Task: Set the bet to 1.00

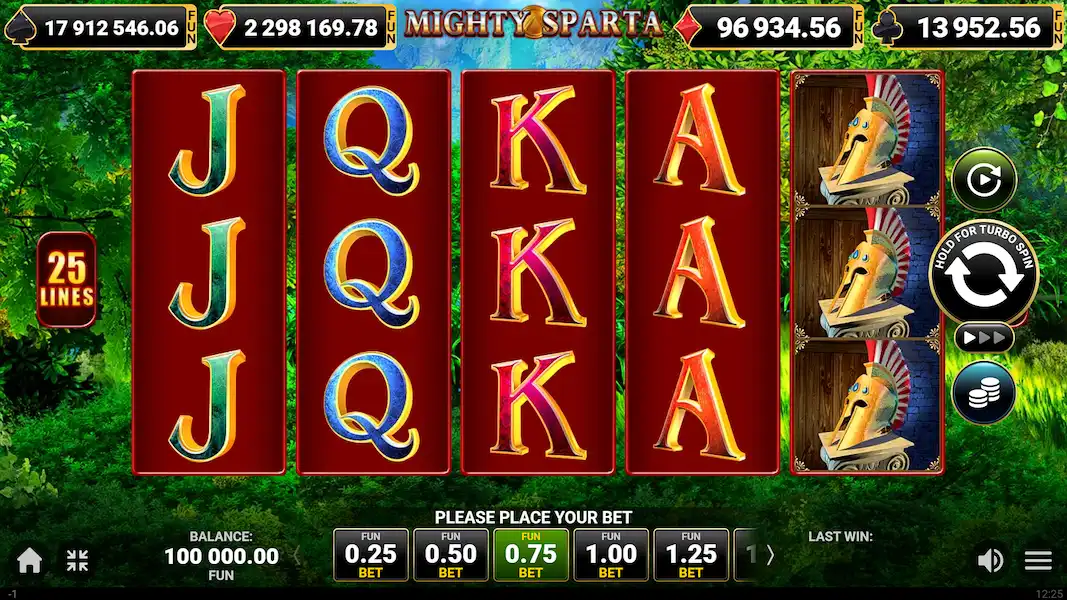Action: coord(611,555)
